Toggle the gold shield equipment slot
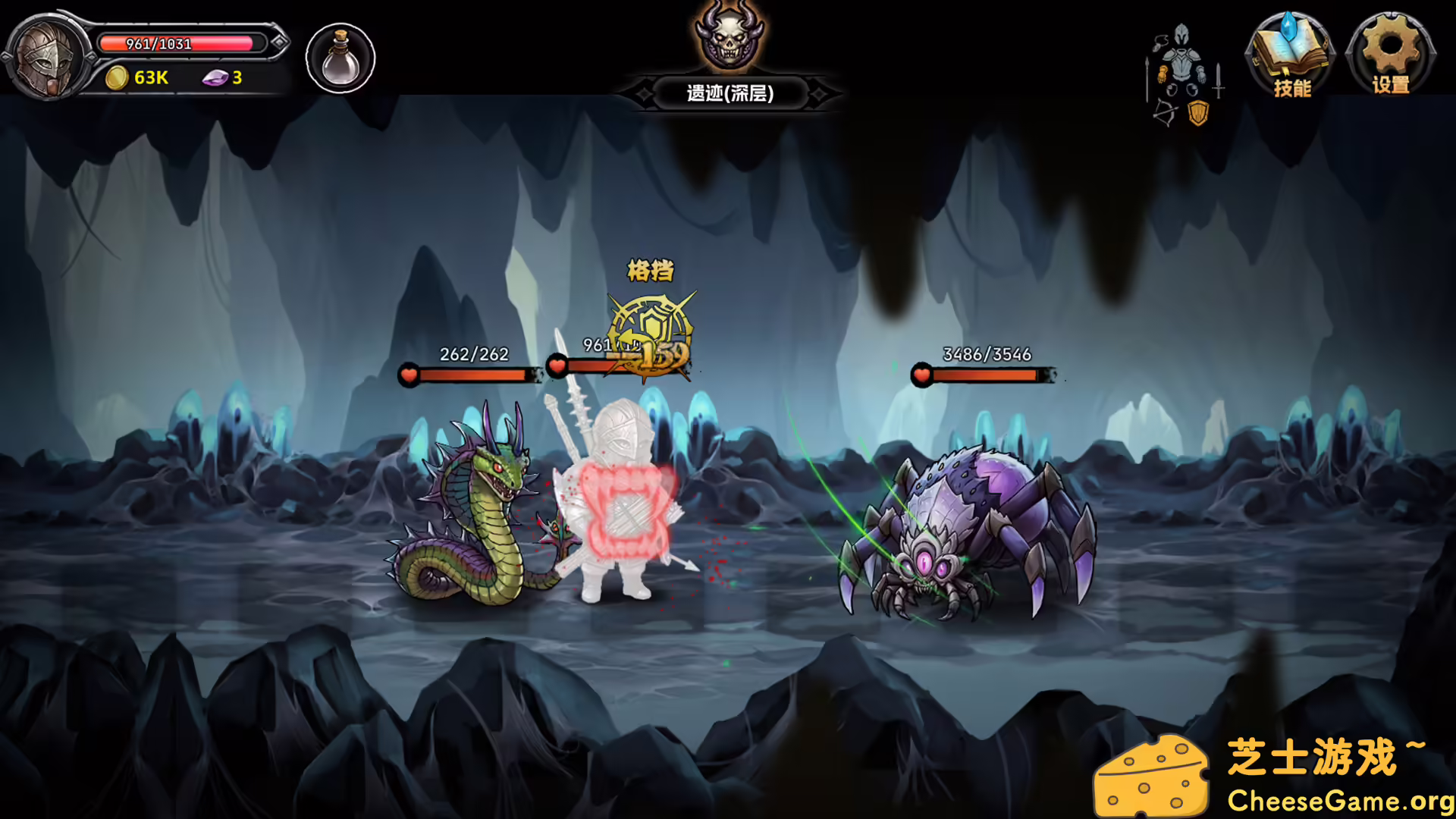This screenshot has height=819, width=1456. coord(1198,112)
